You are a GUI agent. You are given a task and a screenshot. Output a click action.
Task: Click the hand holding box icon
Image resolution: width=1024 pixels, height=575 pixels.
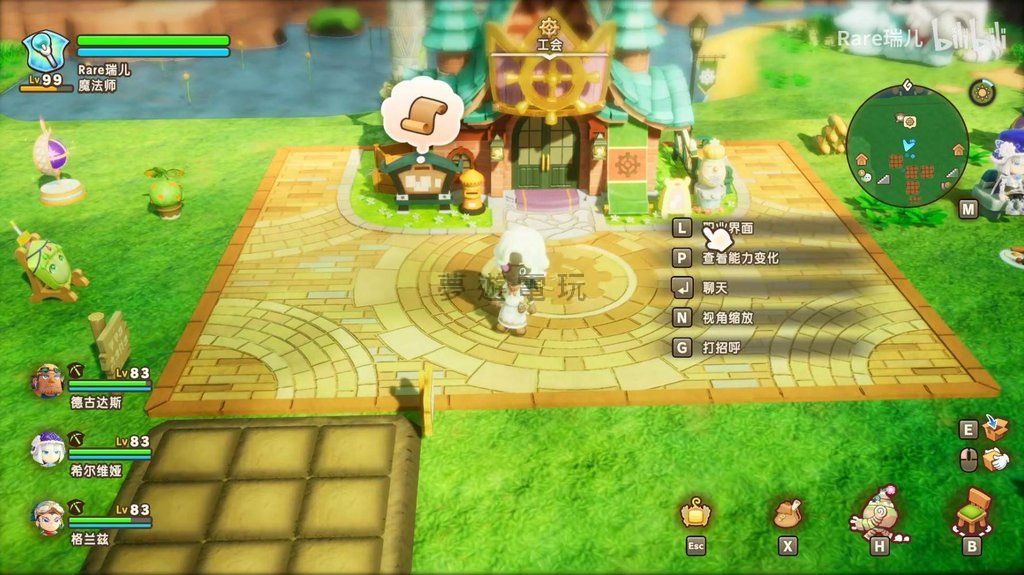point(995,459)
